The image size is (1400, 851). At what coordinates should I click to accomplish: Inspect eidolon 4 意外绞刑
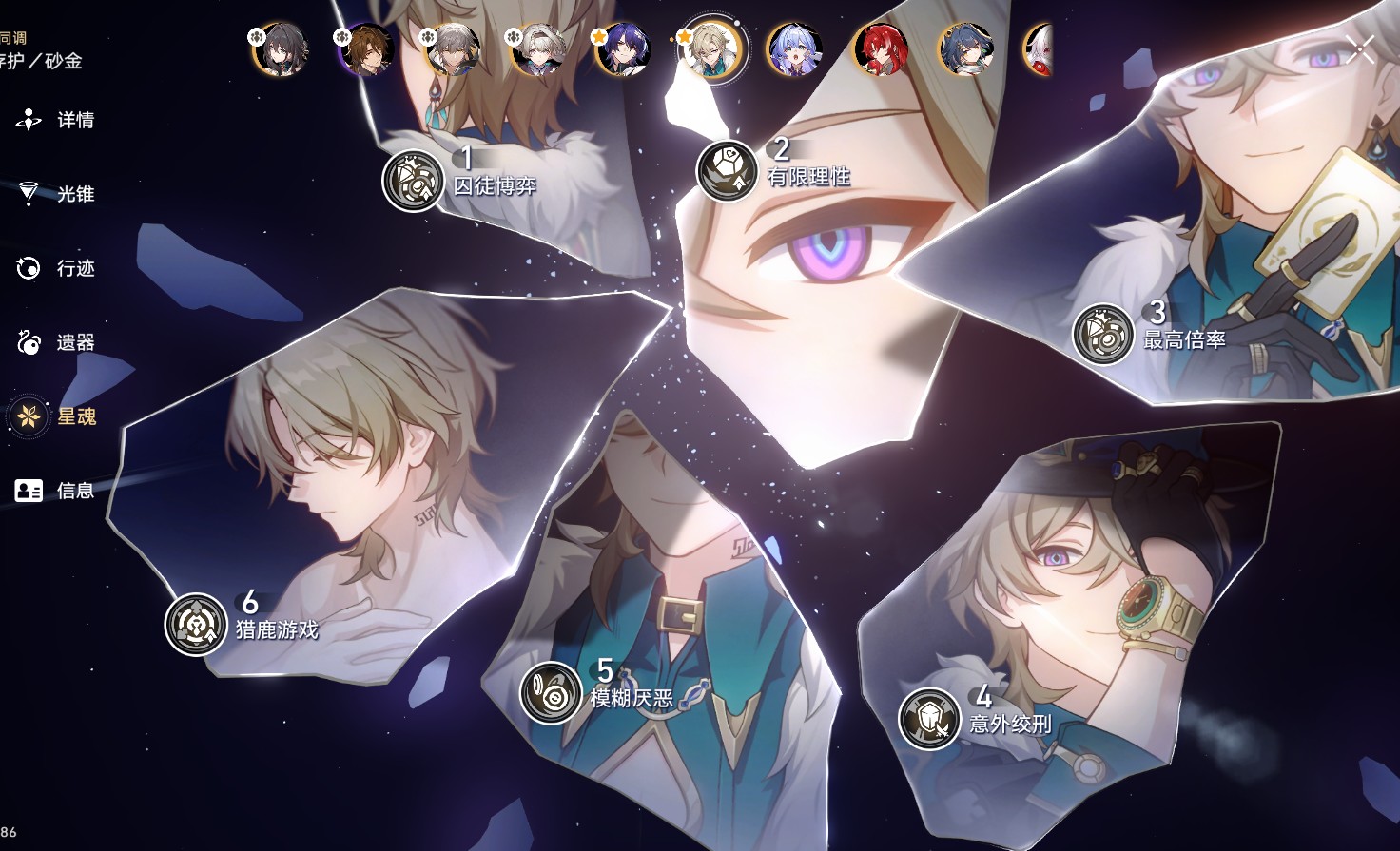pos(929,718)
